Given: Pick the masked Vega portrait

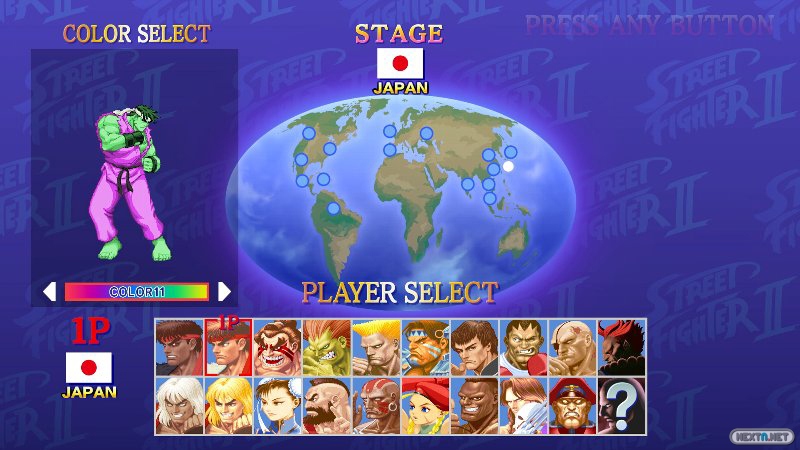Looking at the screenshot, I should (x=523, y=404).
